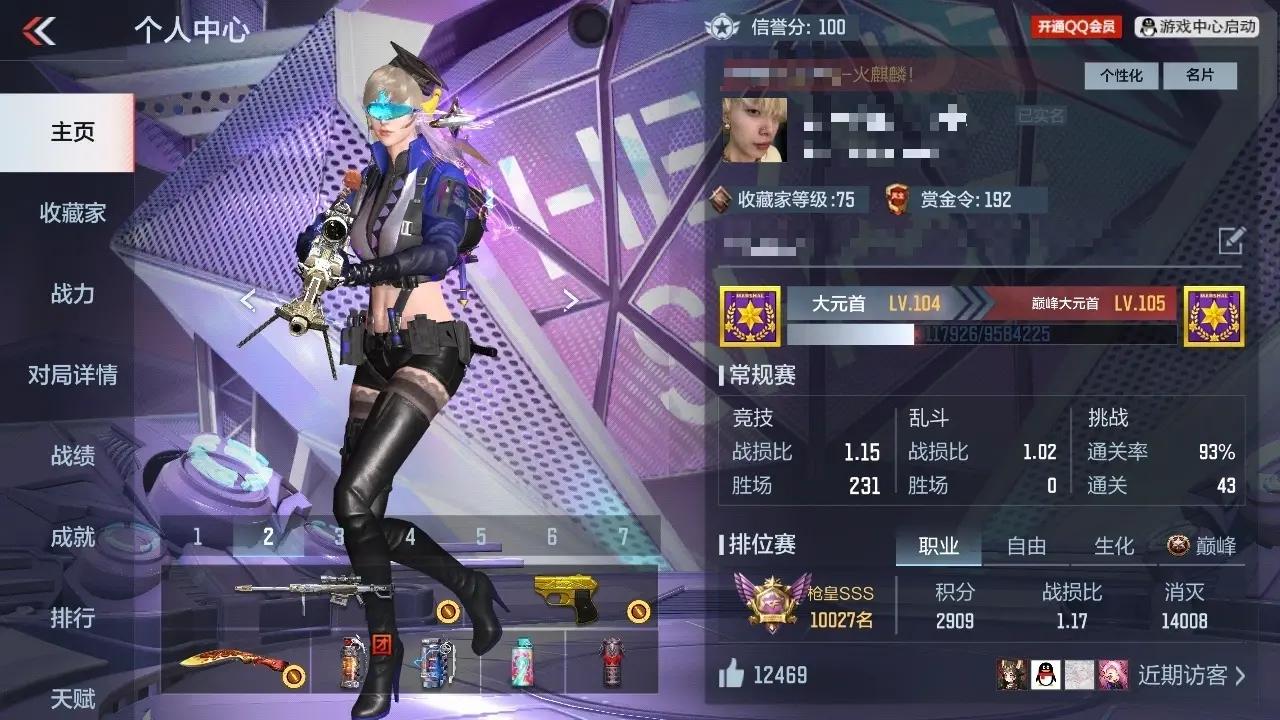Click the 开通QQ会员 button
Viewport: 1280px width, 720px height.
[1076, 27]
